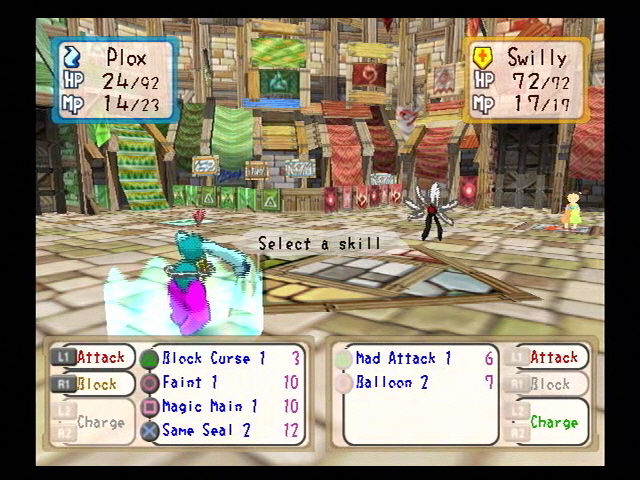Pick the Magic Main 1 skill
This screenshot has width=640, height=480.
(x=210, y=406)
